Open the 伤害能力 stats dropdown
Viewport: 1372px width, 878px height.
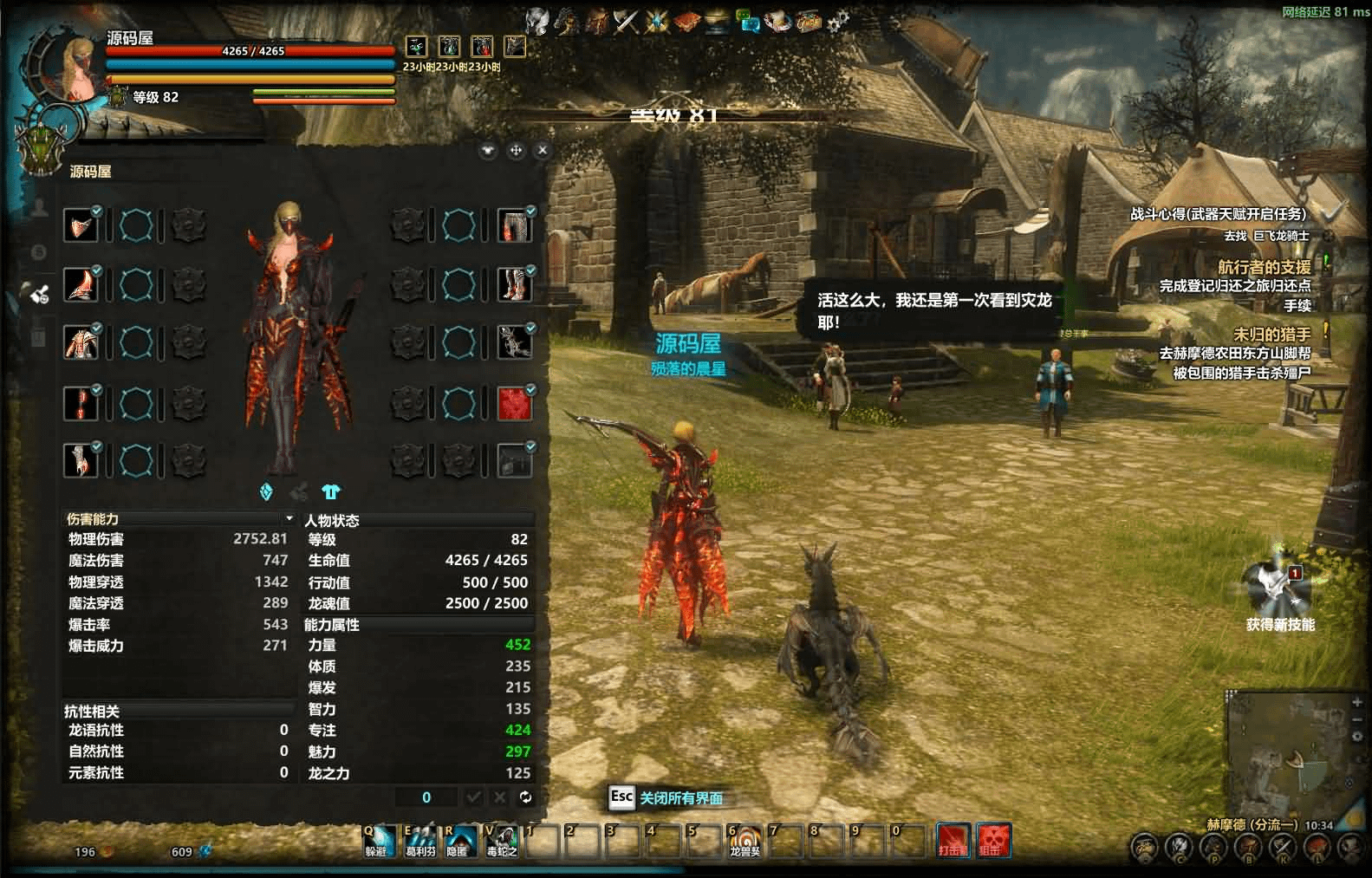289,518
